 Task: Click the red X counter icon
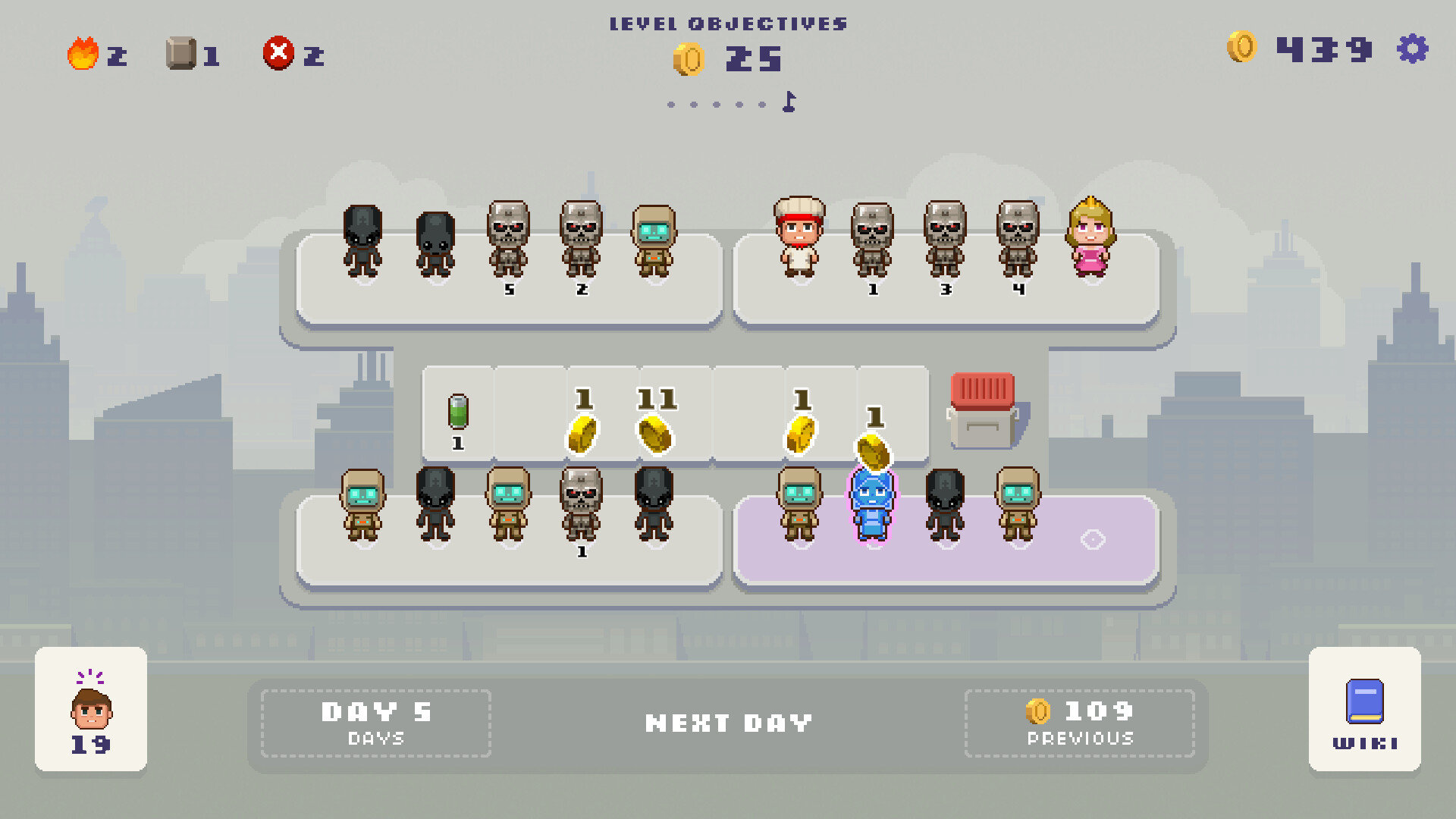point(278,52)
